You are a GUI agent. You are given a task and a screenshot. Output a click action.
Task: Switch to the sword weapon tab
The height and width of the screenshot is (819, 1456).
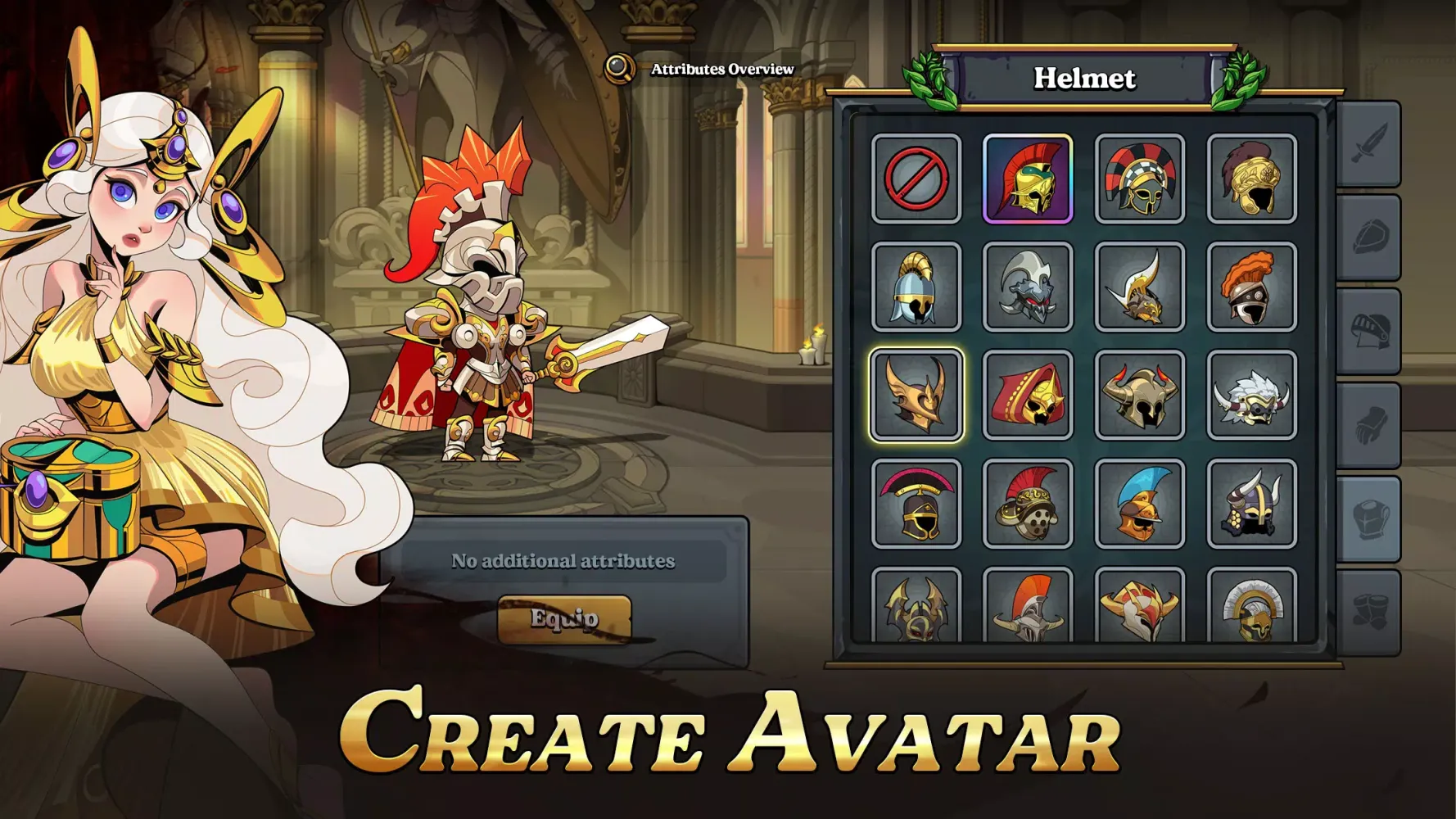1369,145
